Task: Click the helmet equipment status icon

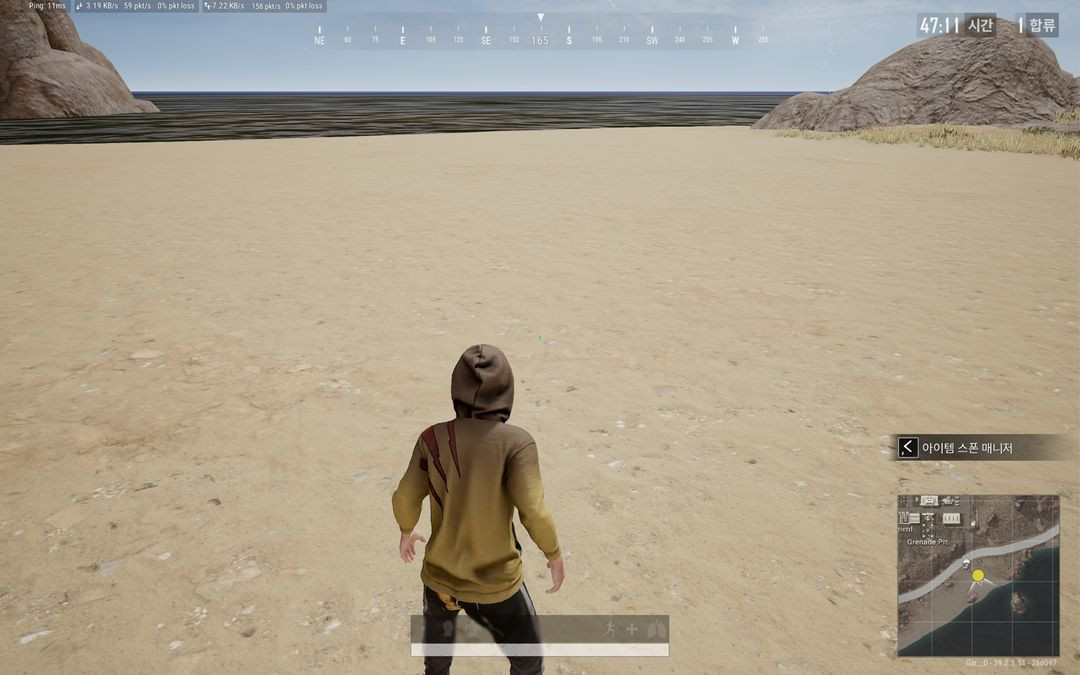Action: tap(449, 629)
